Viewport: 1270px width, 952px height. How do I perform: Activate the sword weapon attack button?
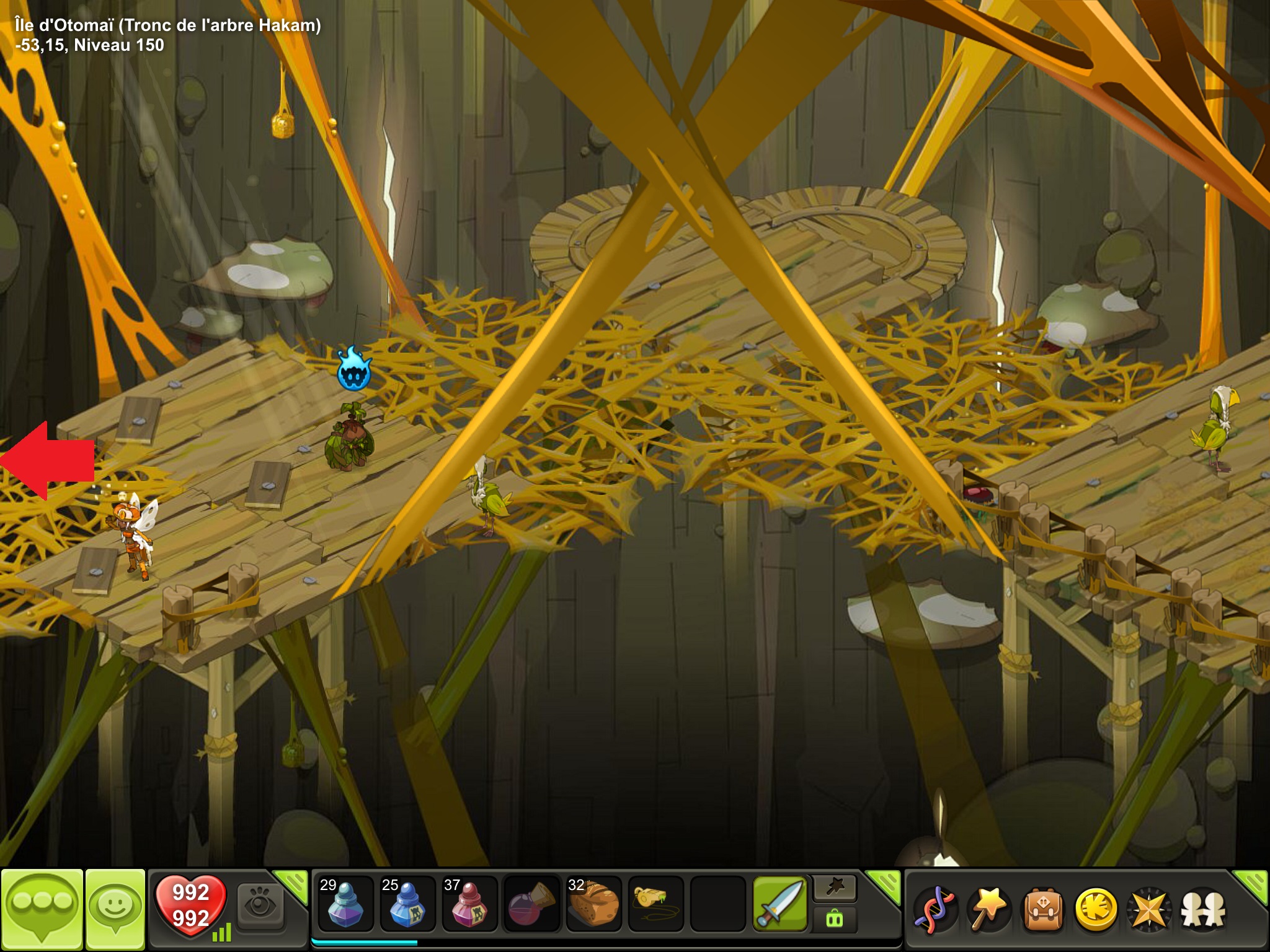click(x=780, y=904)
